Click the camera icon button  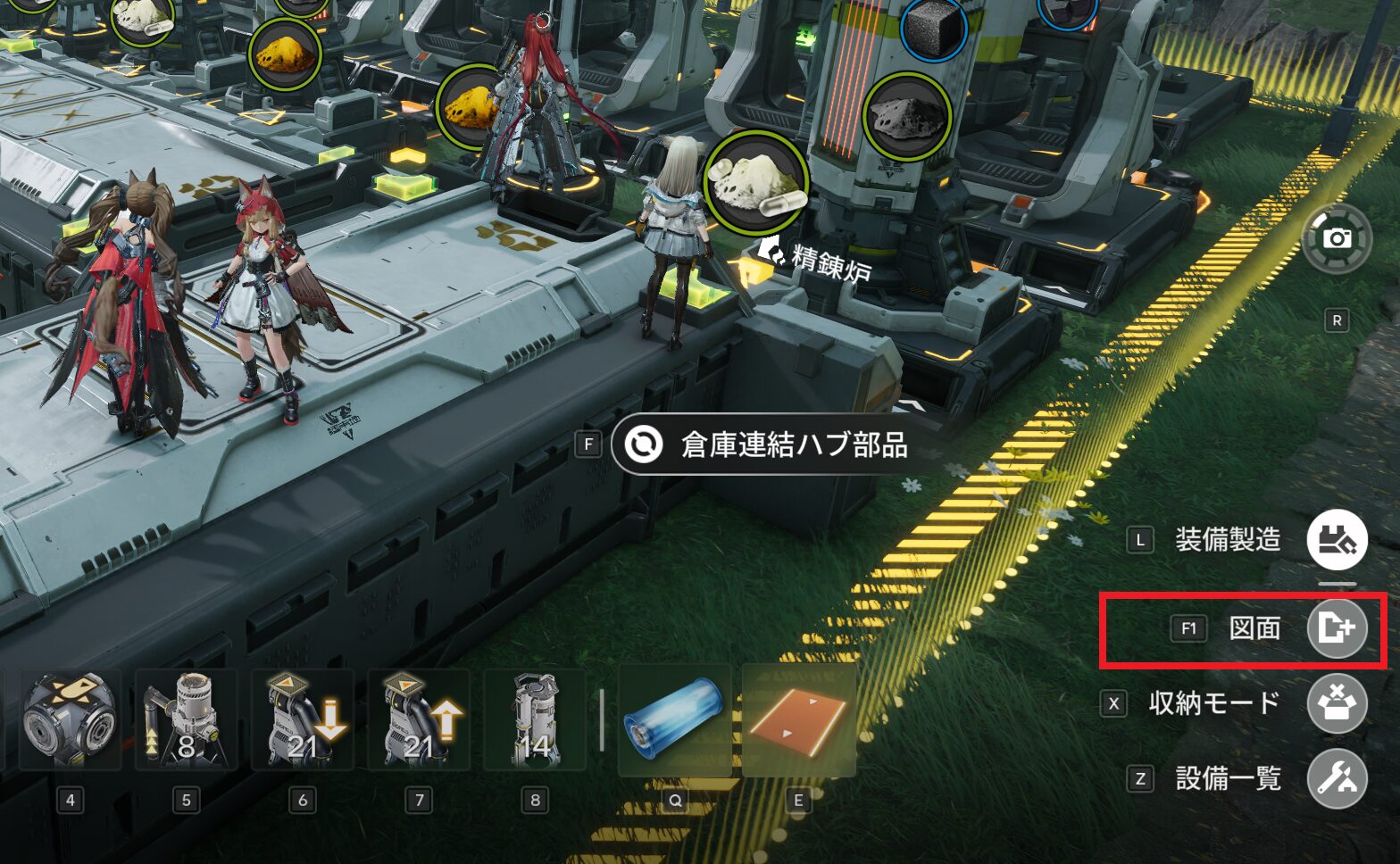pyautogui.click(x=1336, y=238)
